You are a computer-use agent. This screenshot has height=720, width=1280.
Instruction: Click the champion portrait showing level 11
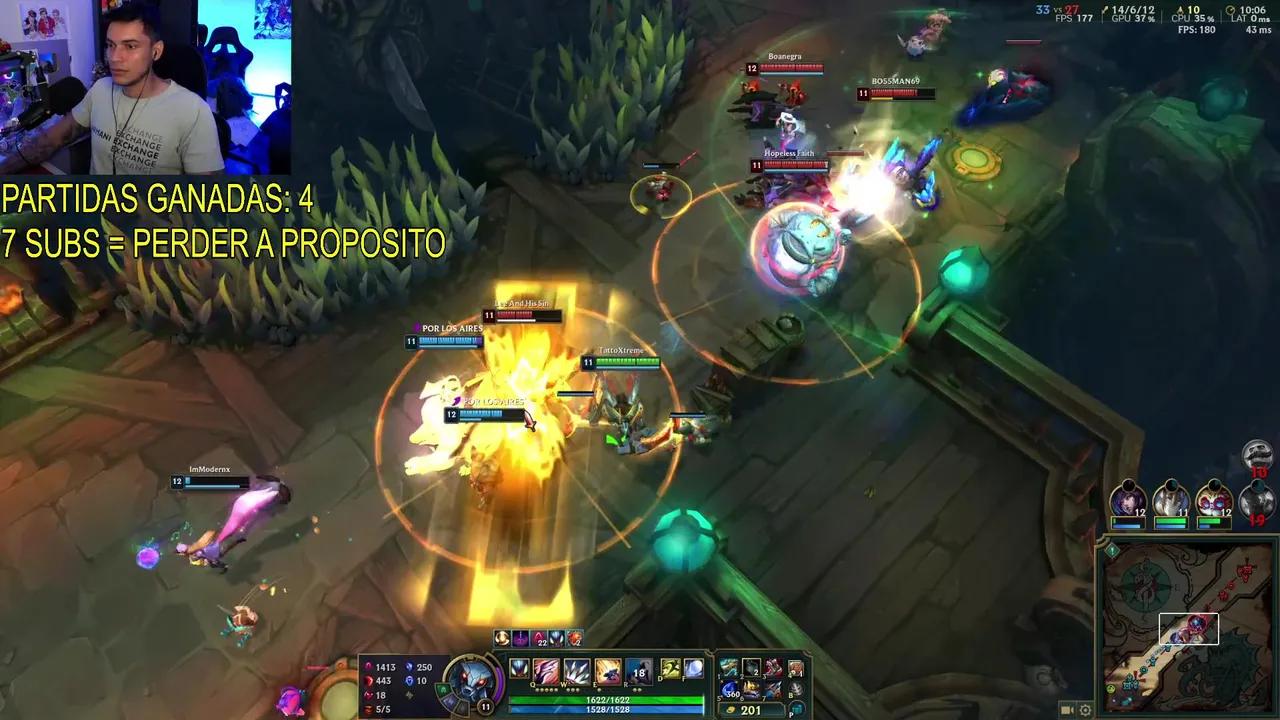coord(470,681)
